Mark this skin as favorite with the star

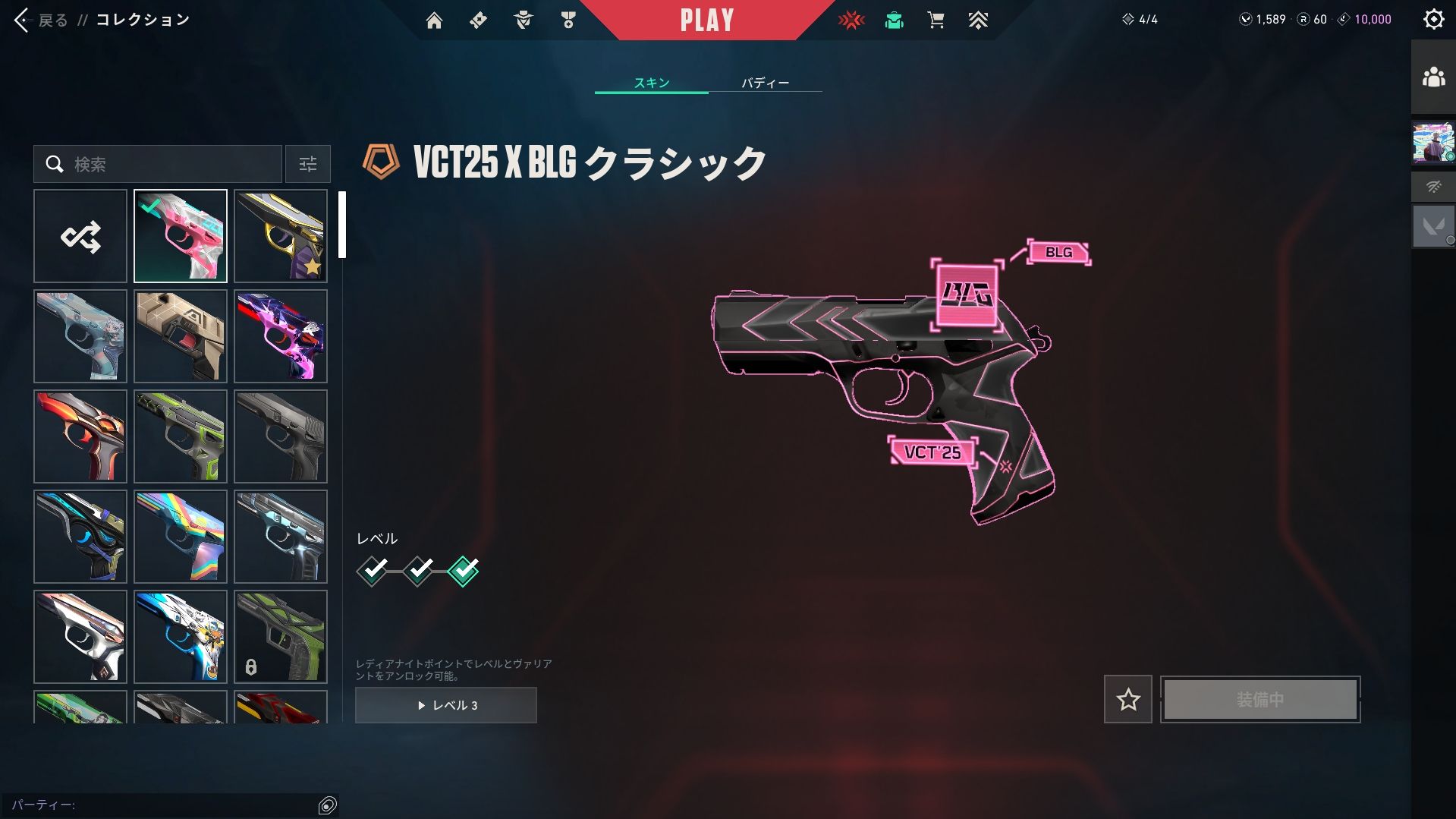coord(1127,699)
